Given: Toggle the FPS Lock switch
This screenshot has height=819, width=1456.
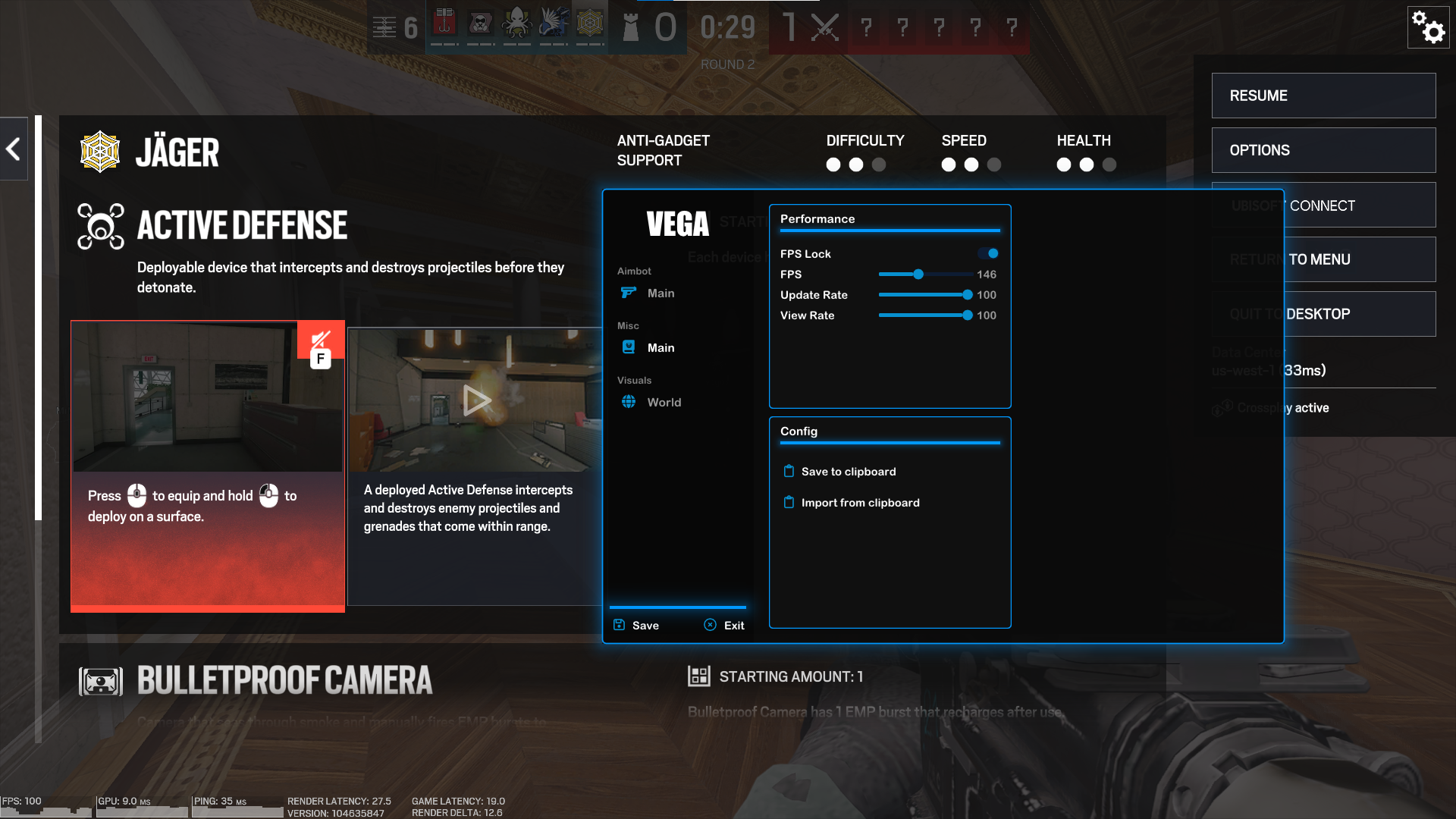Looking at the screenshot, I should click(988, 253).
